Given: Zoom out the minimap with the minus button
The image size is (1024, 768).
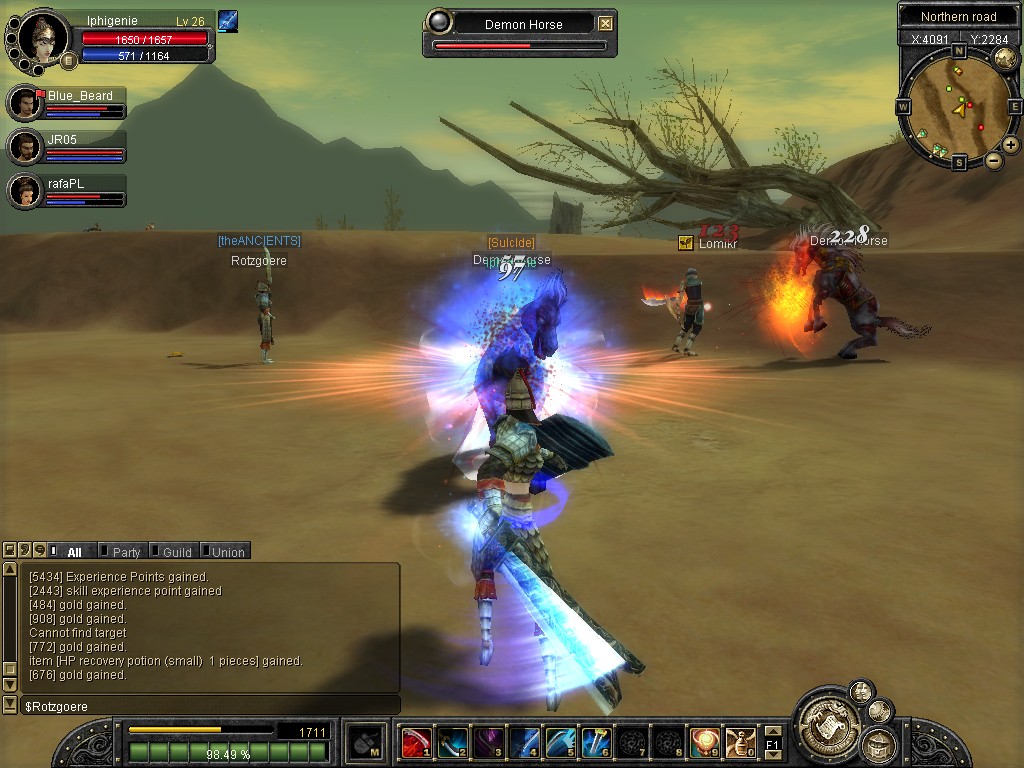Looking at the screenshot, I should pos(994,160).
